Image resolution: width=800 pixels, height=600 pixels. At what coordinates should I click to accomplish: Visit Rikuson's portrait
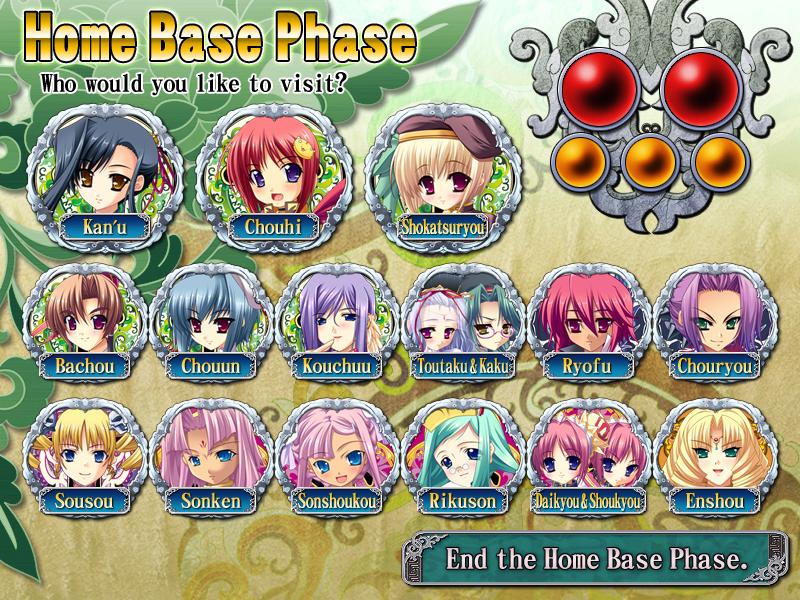[x=462, y=455]
